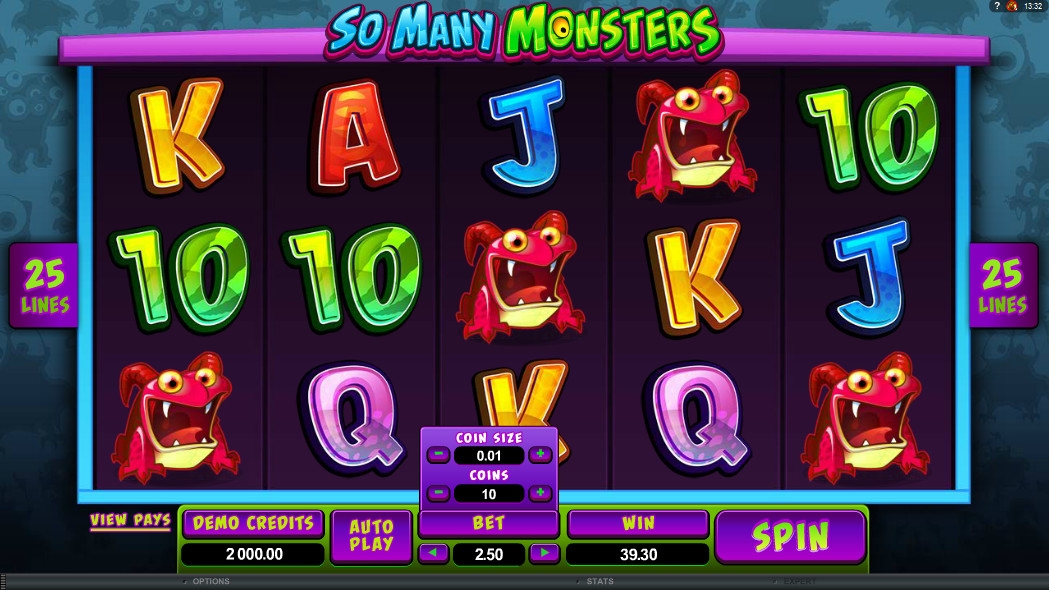Open the Stats menu in the bottom bar
1049x590 pixels.
pyautogui.click(x=600, y=581)
